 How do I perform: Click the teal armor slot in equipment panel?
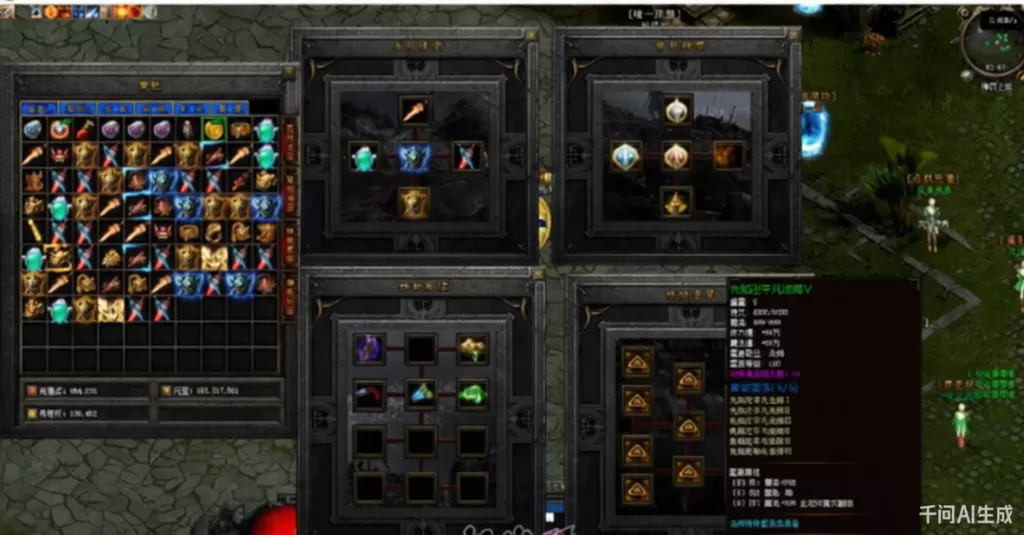coord(364,156)
